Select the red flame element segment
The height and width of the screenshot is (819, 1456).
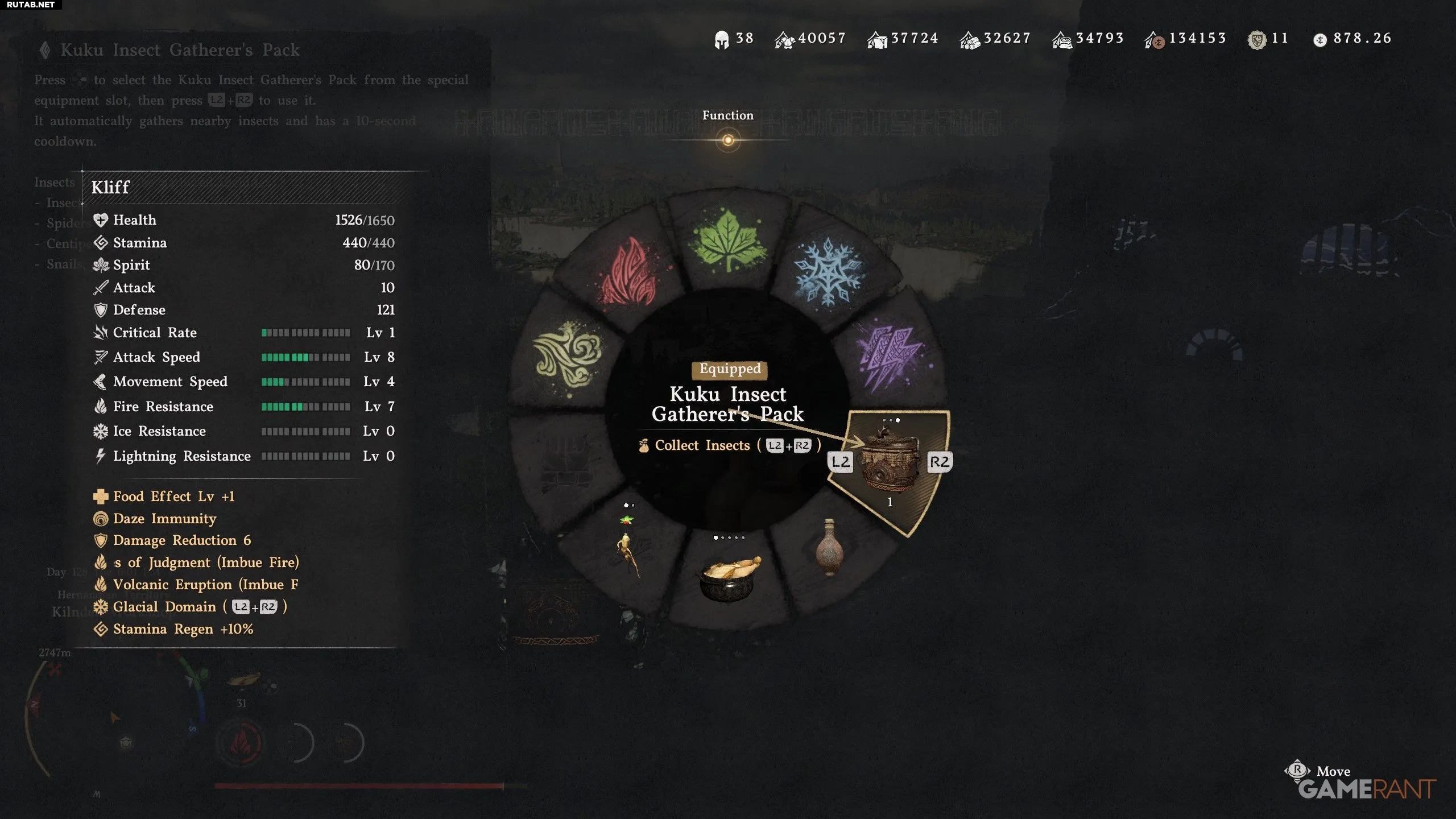click(x=627, y=273)
